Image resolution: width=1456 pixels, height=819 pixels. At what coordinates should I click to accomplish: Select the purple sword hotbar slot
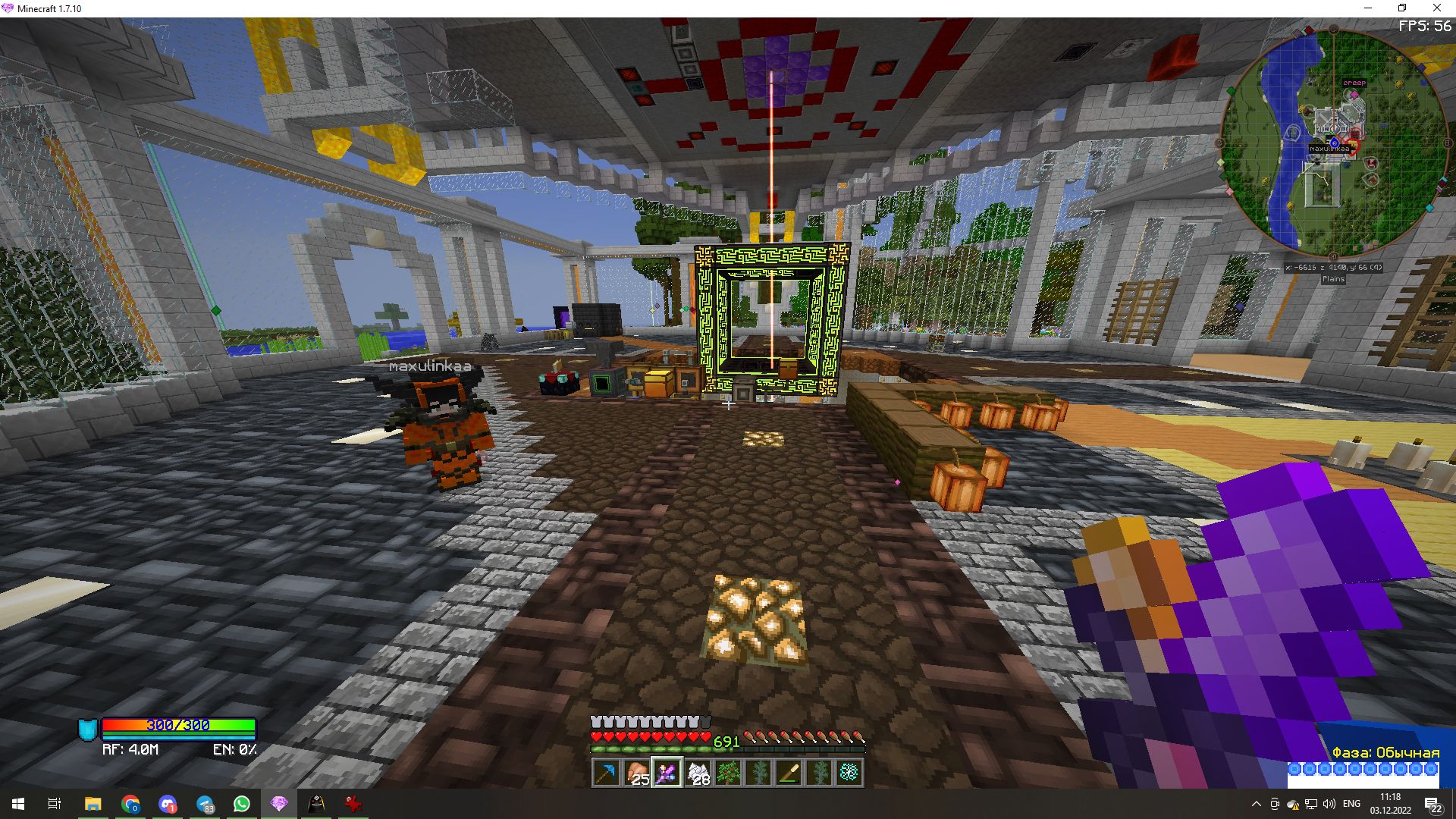coord(667,773)
